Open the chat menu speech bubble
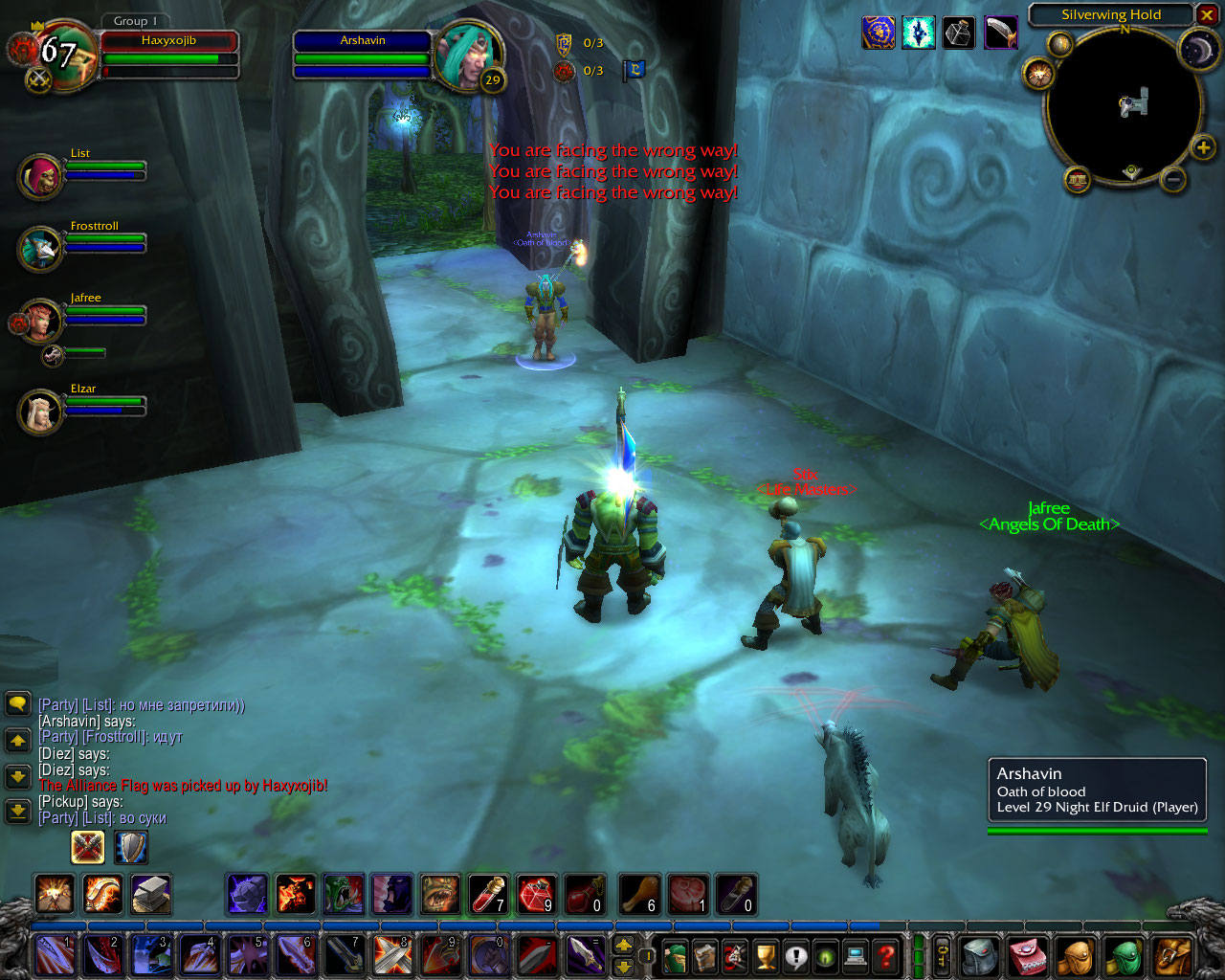Screen dimensions: 1225x980 [x=17, y=705]
